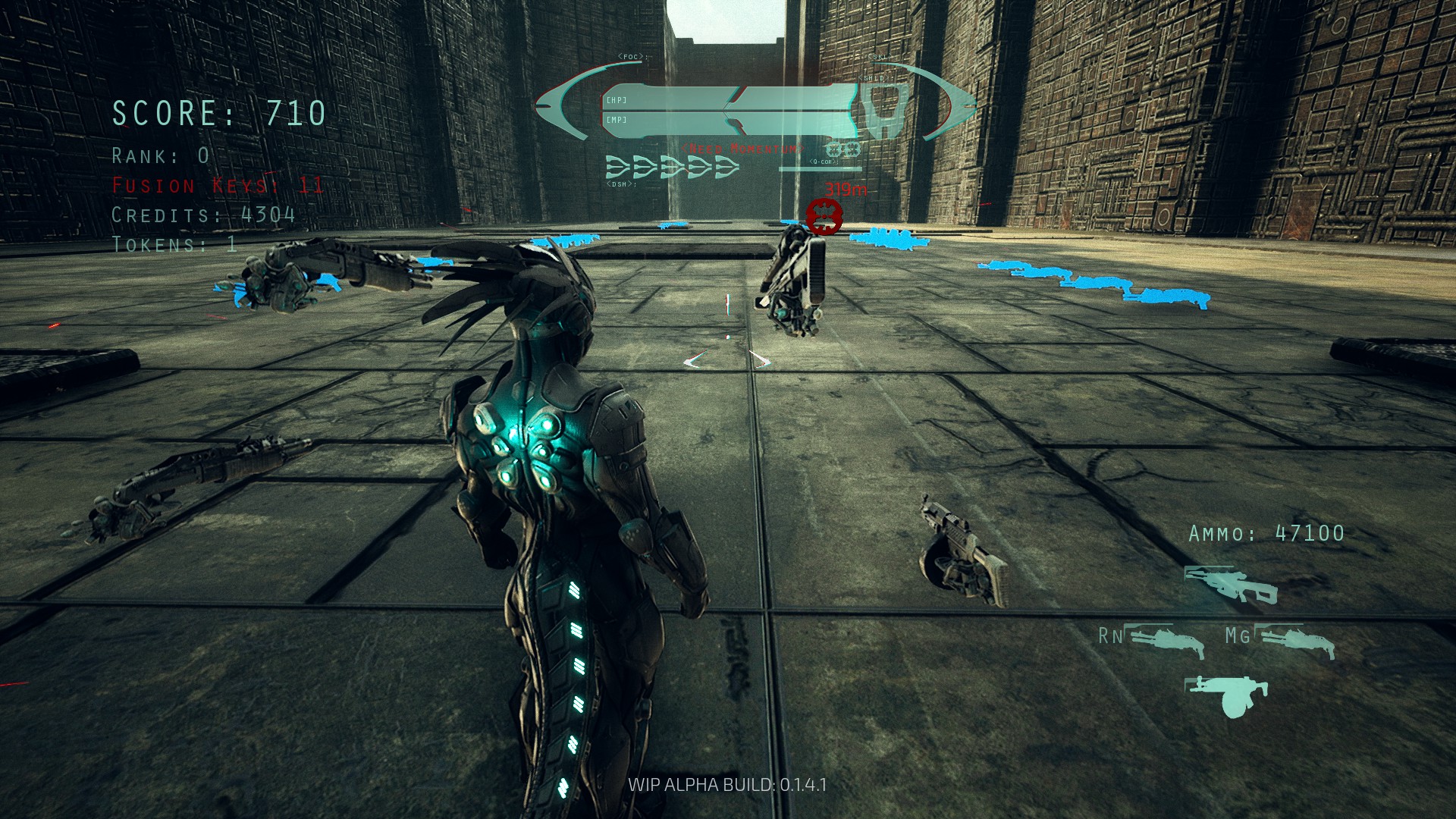Click the SHLD shield icon

(883, 108)
